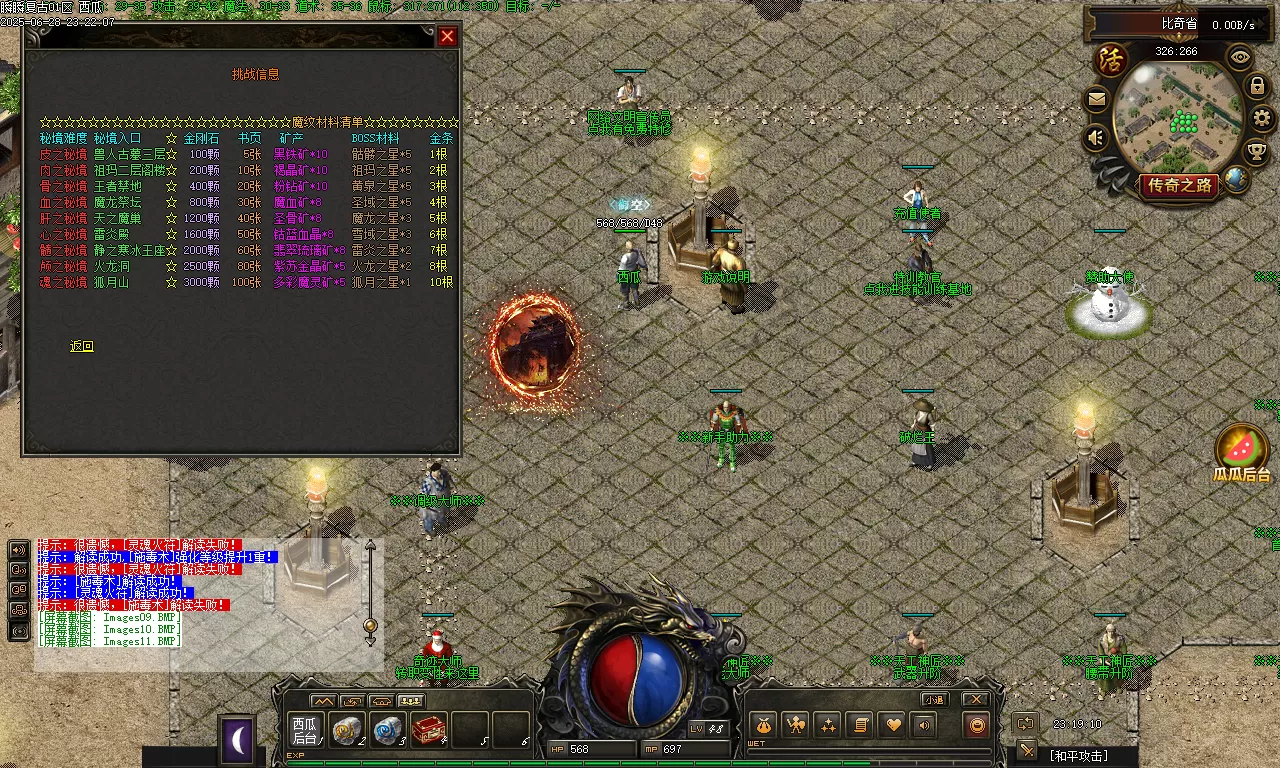The image size is (1280, 768).
Task: Select the 西瓜后台 hotbar slot
Action: (x=304, y=730)
